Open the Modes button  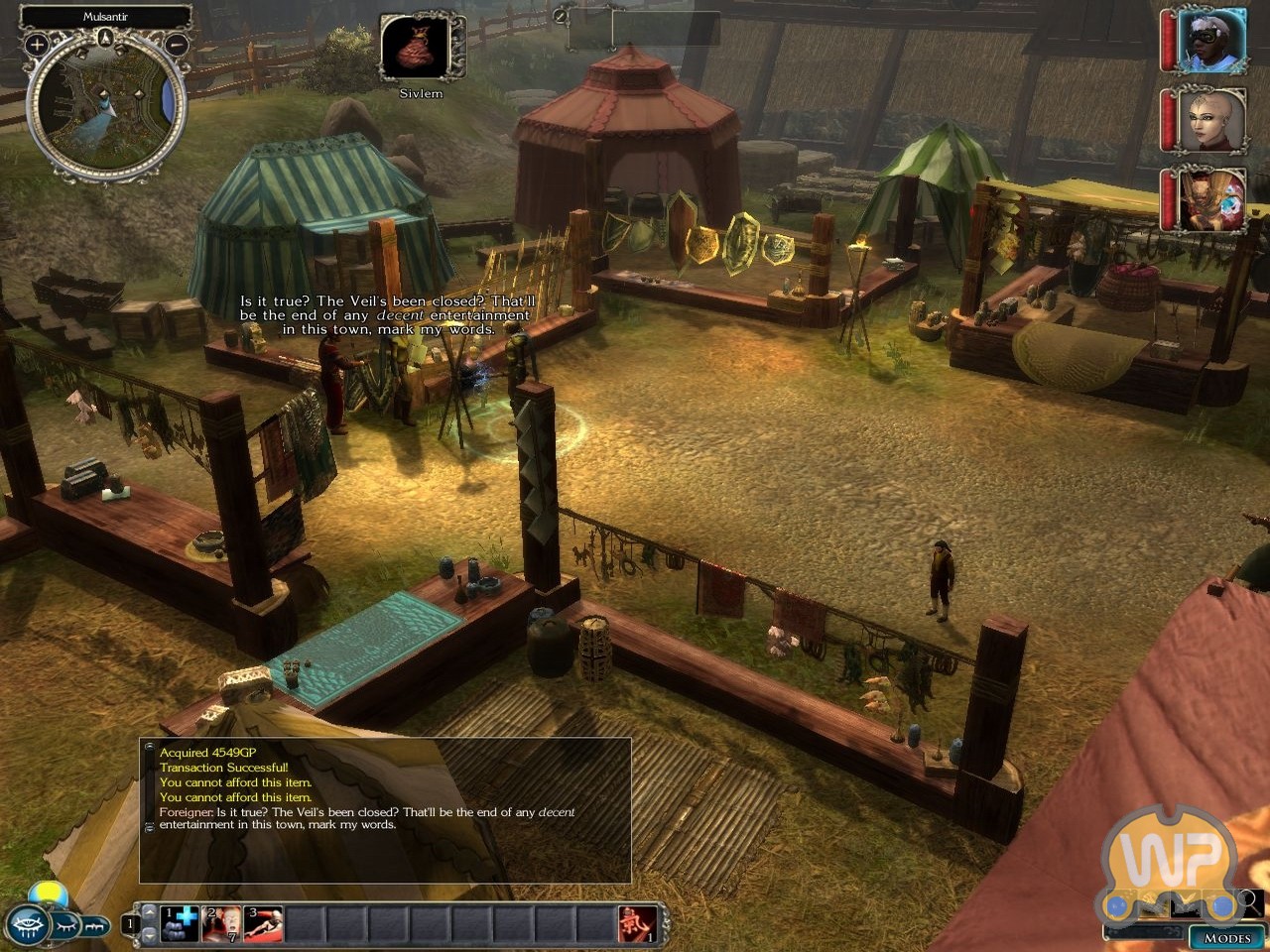(1226, 937)
